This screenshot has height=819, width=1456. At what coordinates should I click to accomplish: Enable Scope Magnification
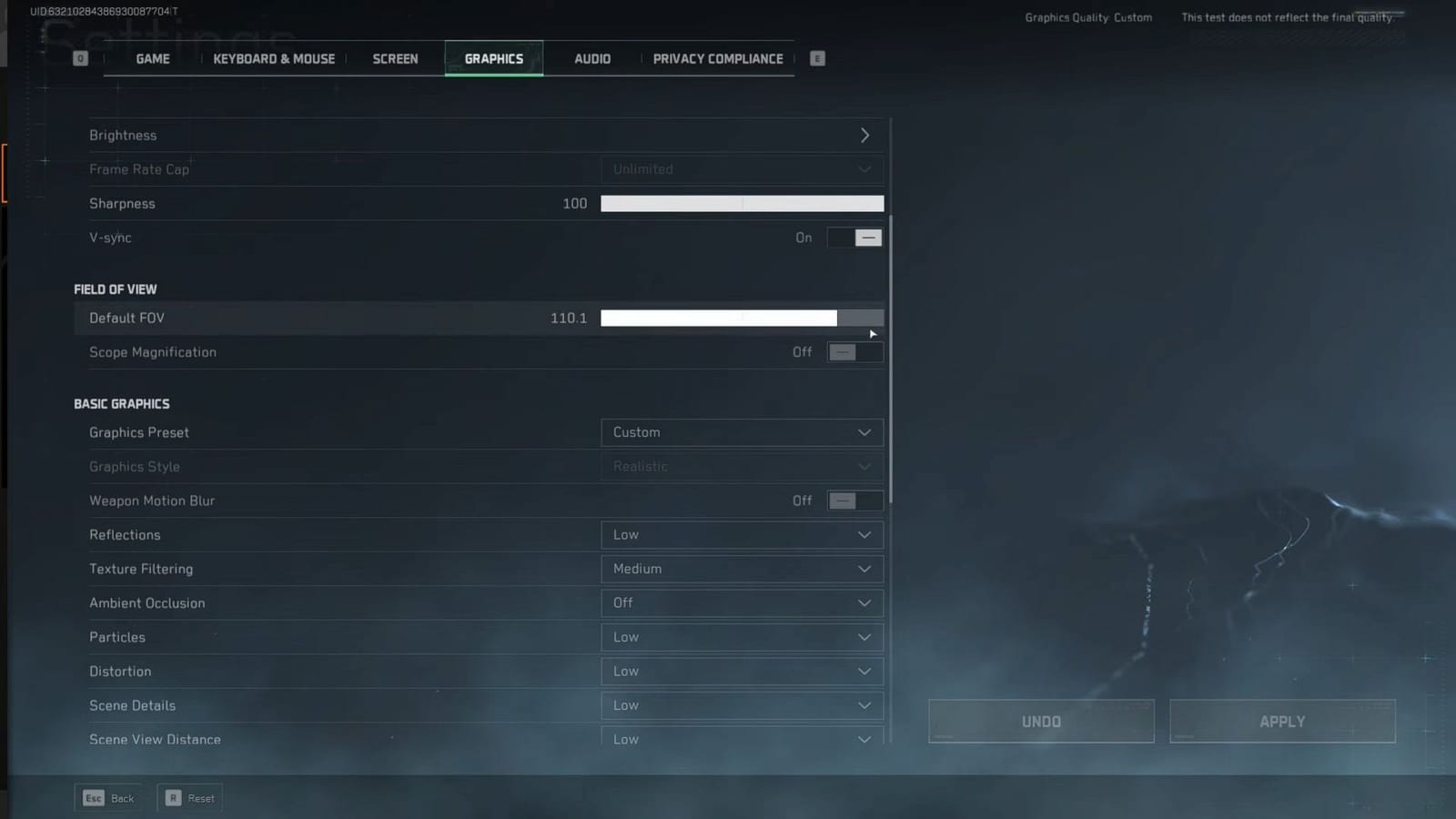pyautogui.click(x=854, y=352)
